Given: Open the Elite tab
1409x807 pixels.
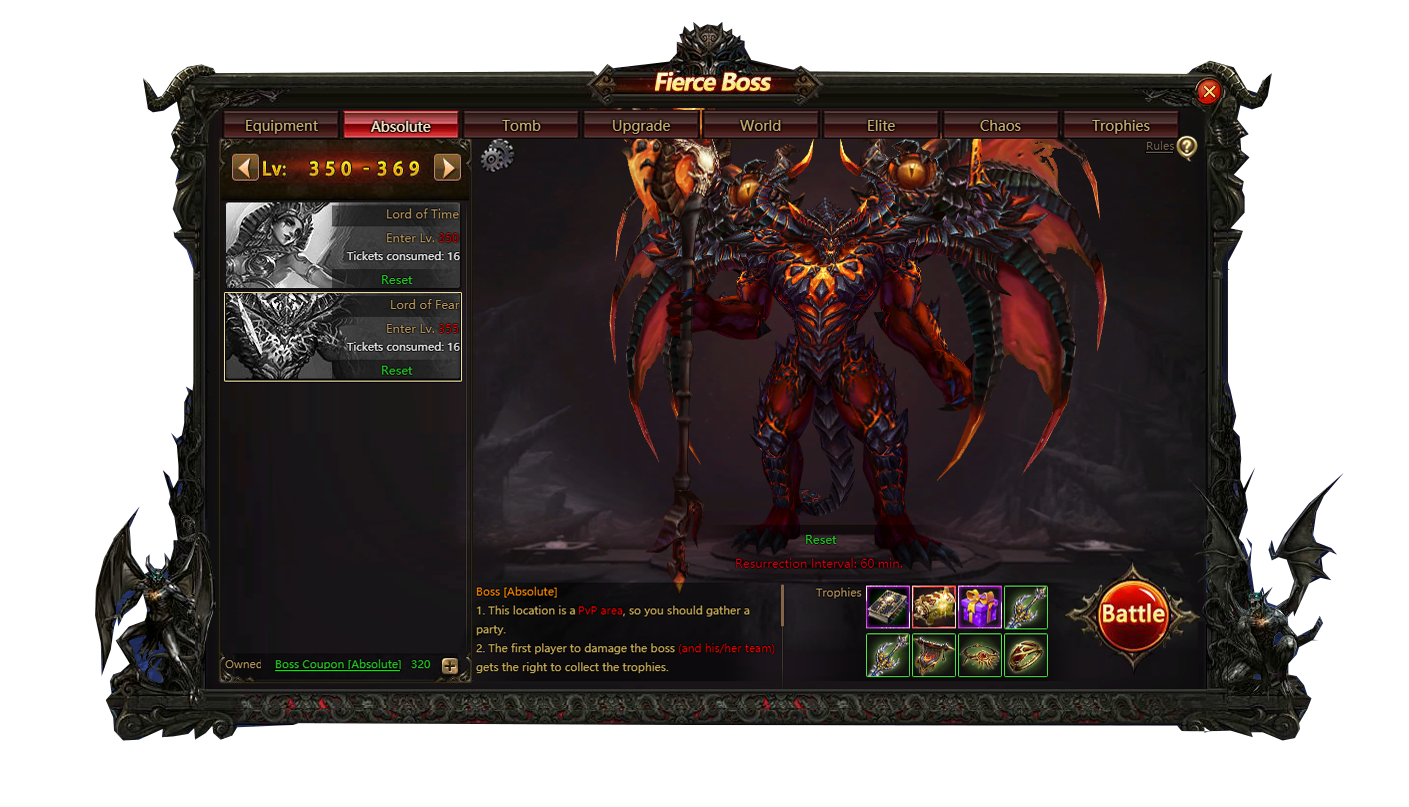Looking at the screenshot, I should click(x=881, y=126).
